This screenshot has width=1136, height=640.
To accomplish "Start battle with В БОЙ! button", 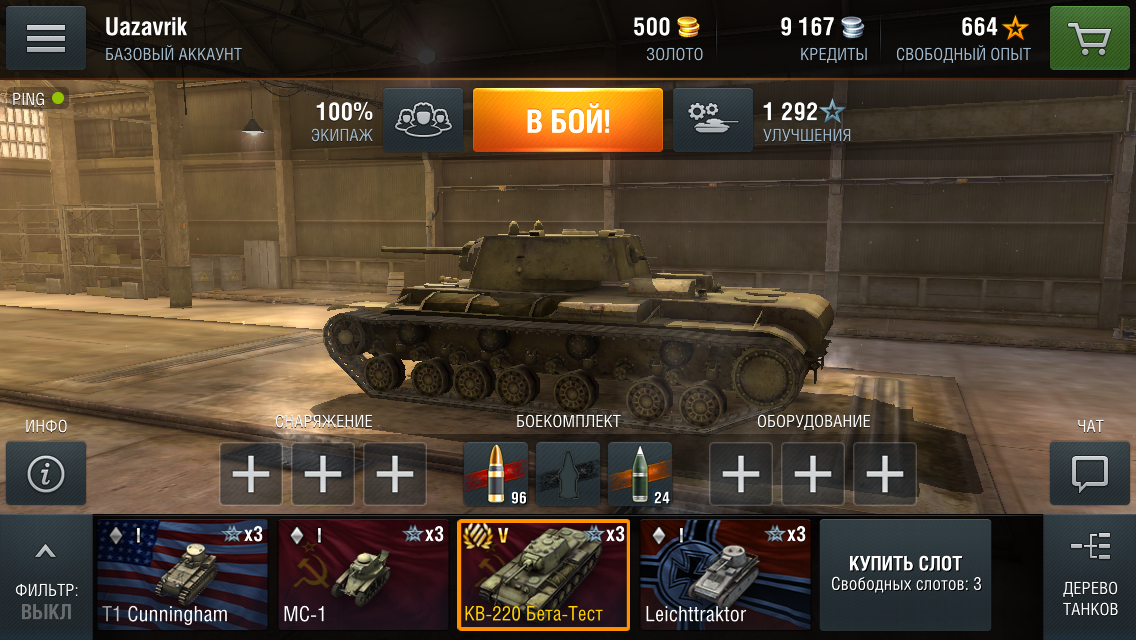I will coord(567,121).
